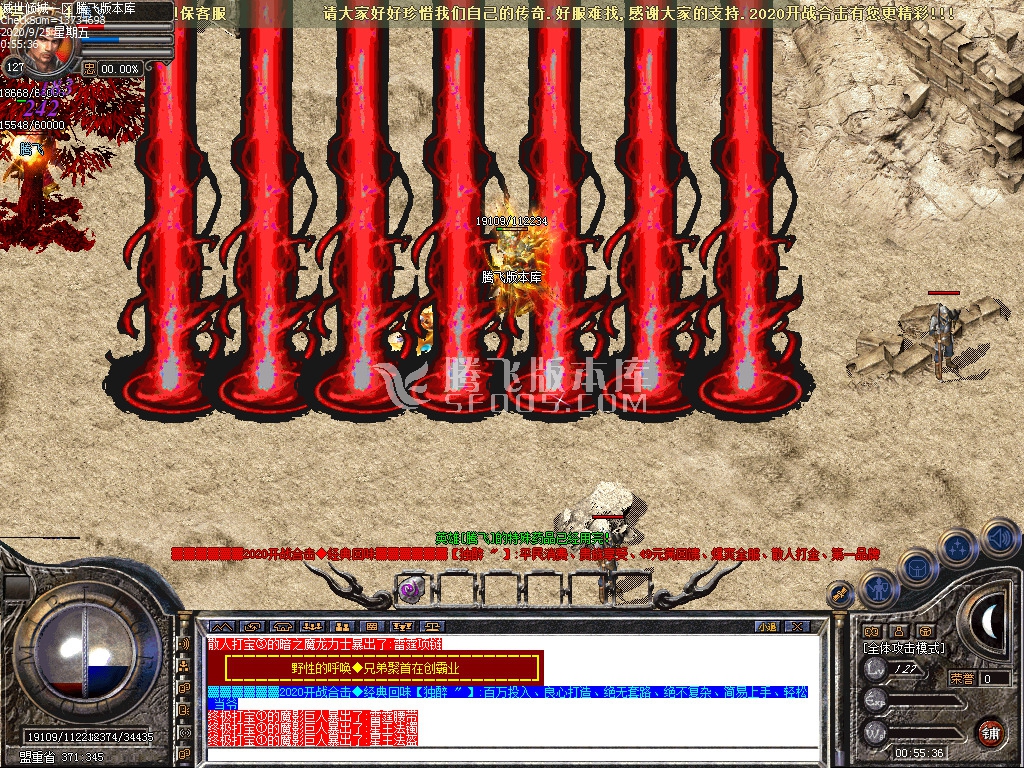Click the 小退 logout button above chat
This screenshot has width=1024, height=768.
767,627
